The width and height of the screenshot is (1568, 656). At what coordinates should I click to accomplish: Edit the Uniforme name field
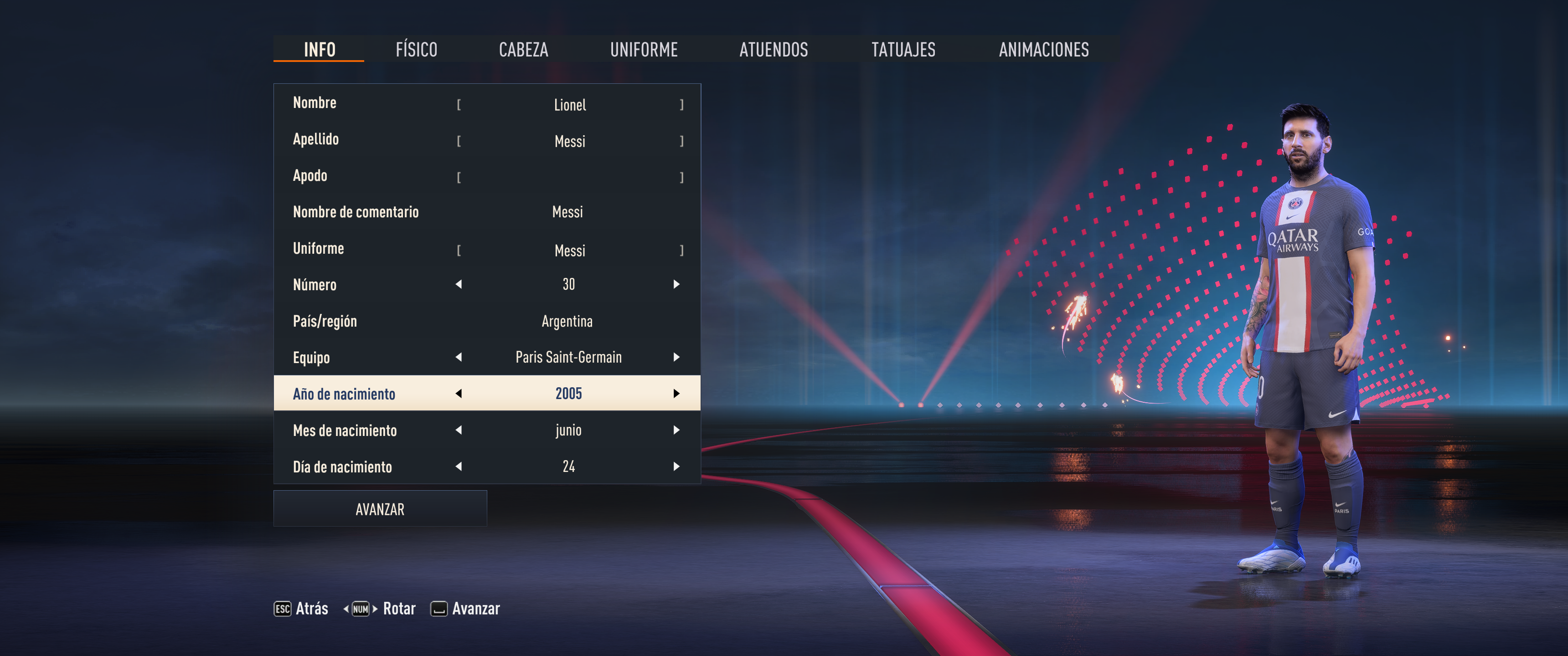(x=570, y=250)
